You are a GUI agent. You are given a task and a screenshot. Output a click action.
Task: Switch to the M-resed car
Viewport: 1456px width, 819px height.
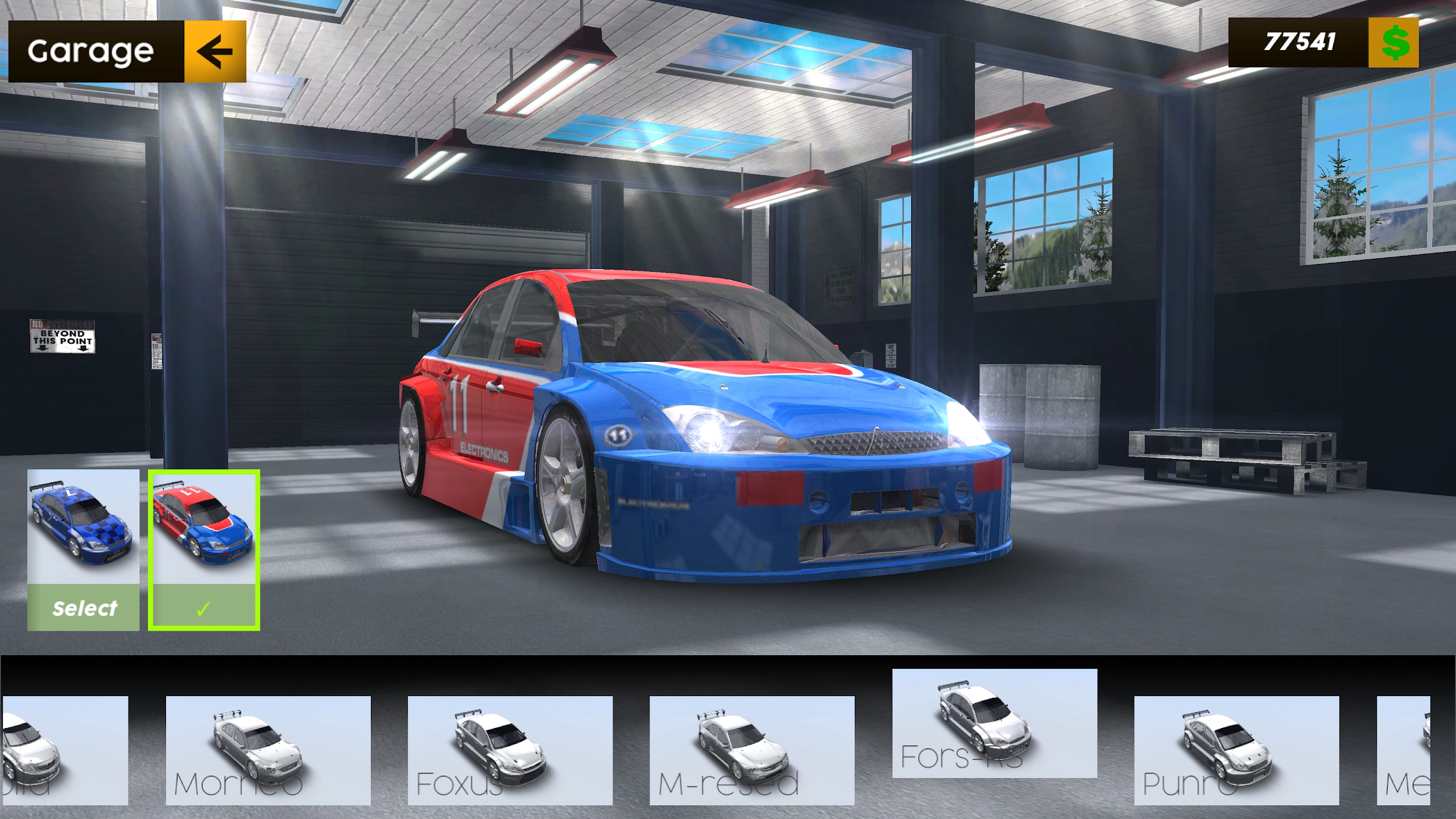pos(751,750)
